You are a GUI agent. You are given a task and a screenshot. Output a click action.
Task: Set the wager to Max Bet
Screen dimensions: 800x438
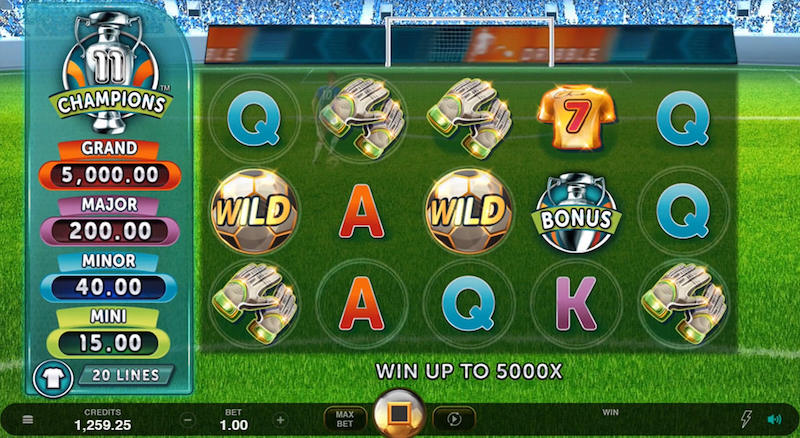click(345, 419)
